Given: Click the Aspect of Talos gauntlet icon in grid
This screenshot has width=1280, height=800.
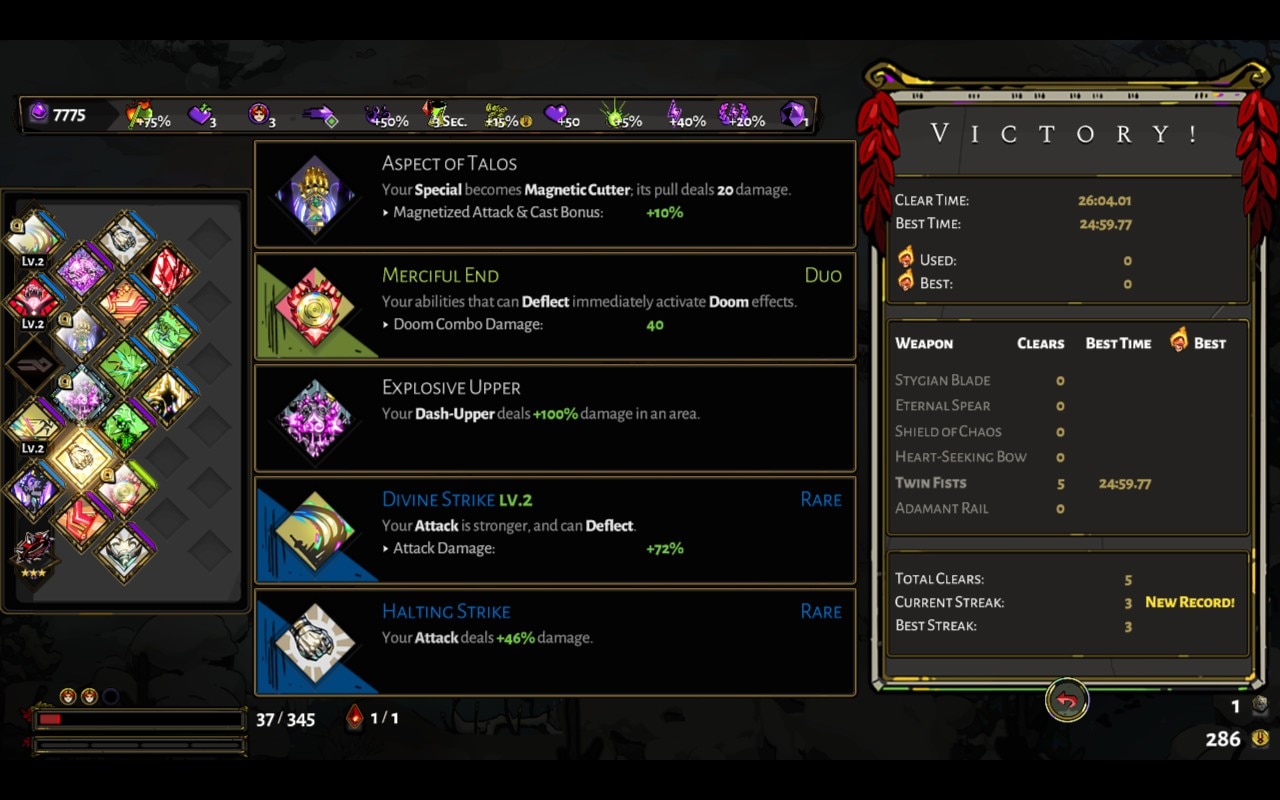Looking at the screenshot, I should (80, 330).
